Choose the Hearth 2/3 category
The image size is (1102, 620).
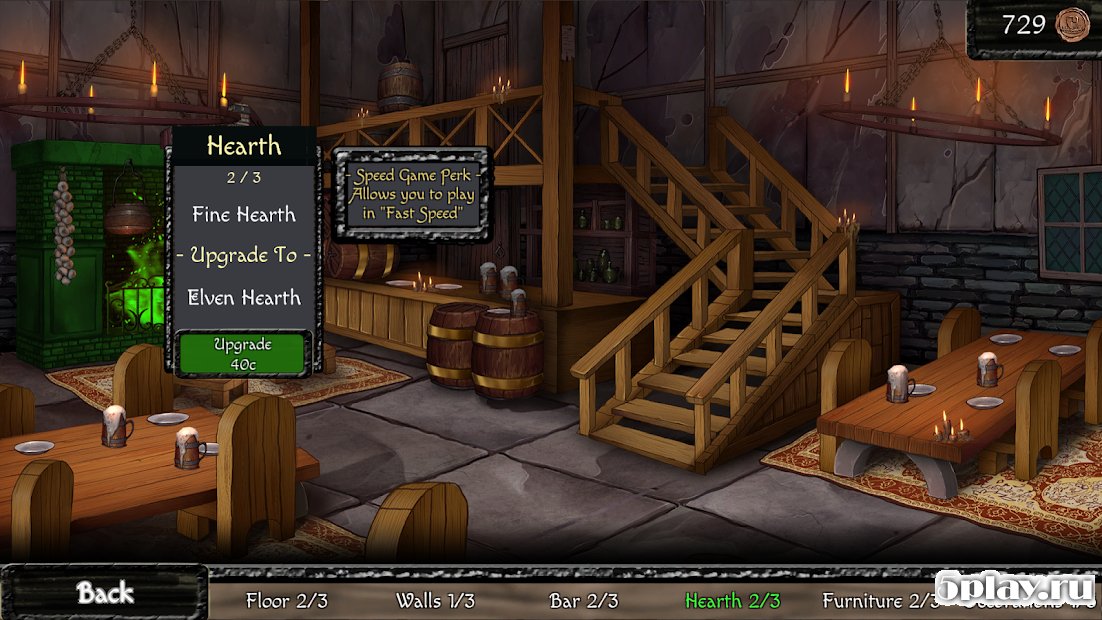pyautogui.click(x=732, y=601)
